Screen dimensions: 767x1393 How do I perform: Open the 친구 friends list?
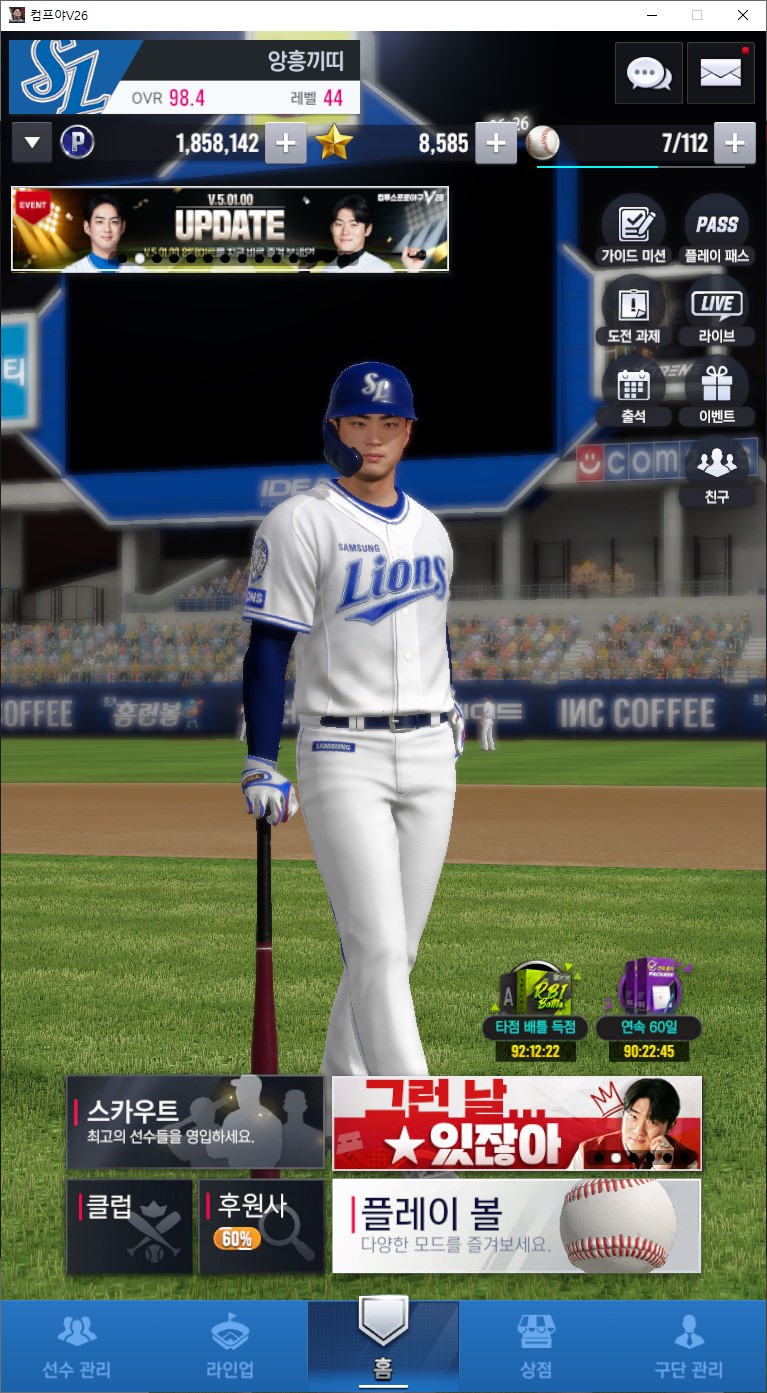coord(717,470)
